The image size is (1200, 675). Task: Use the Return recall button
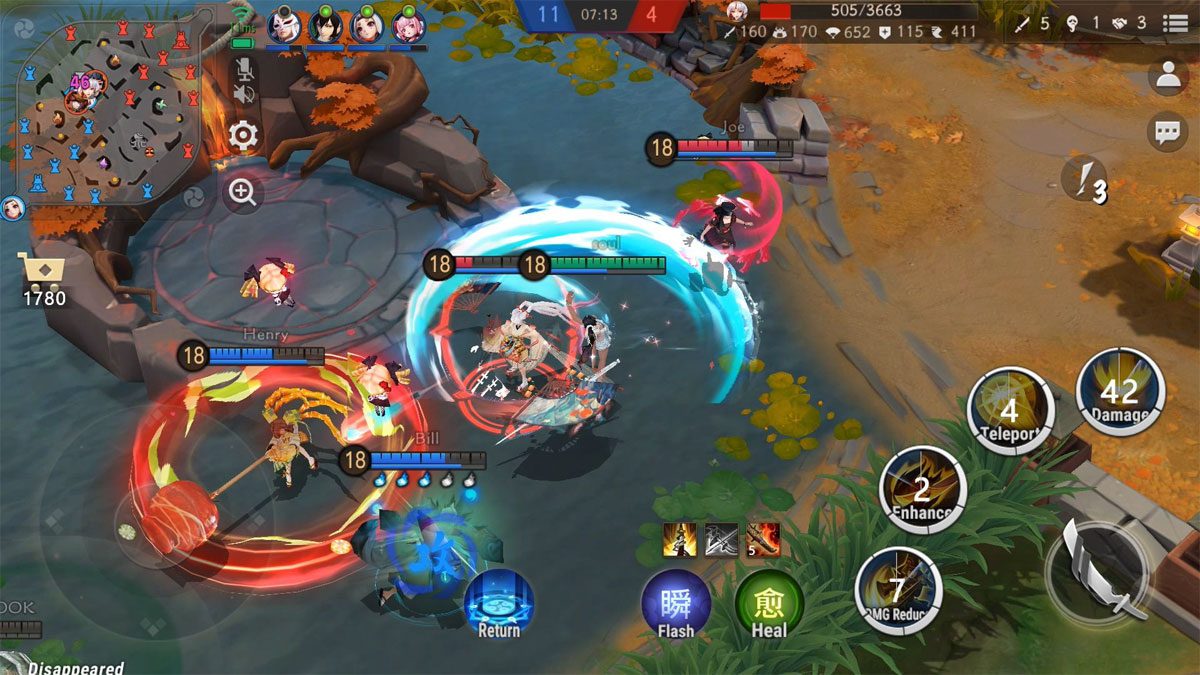(x=498, y=604)
